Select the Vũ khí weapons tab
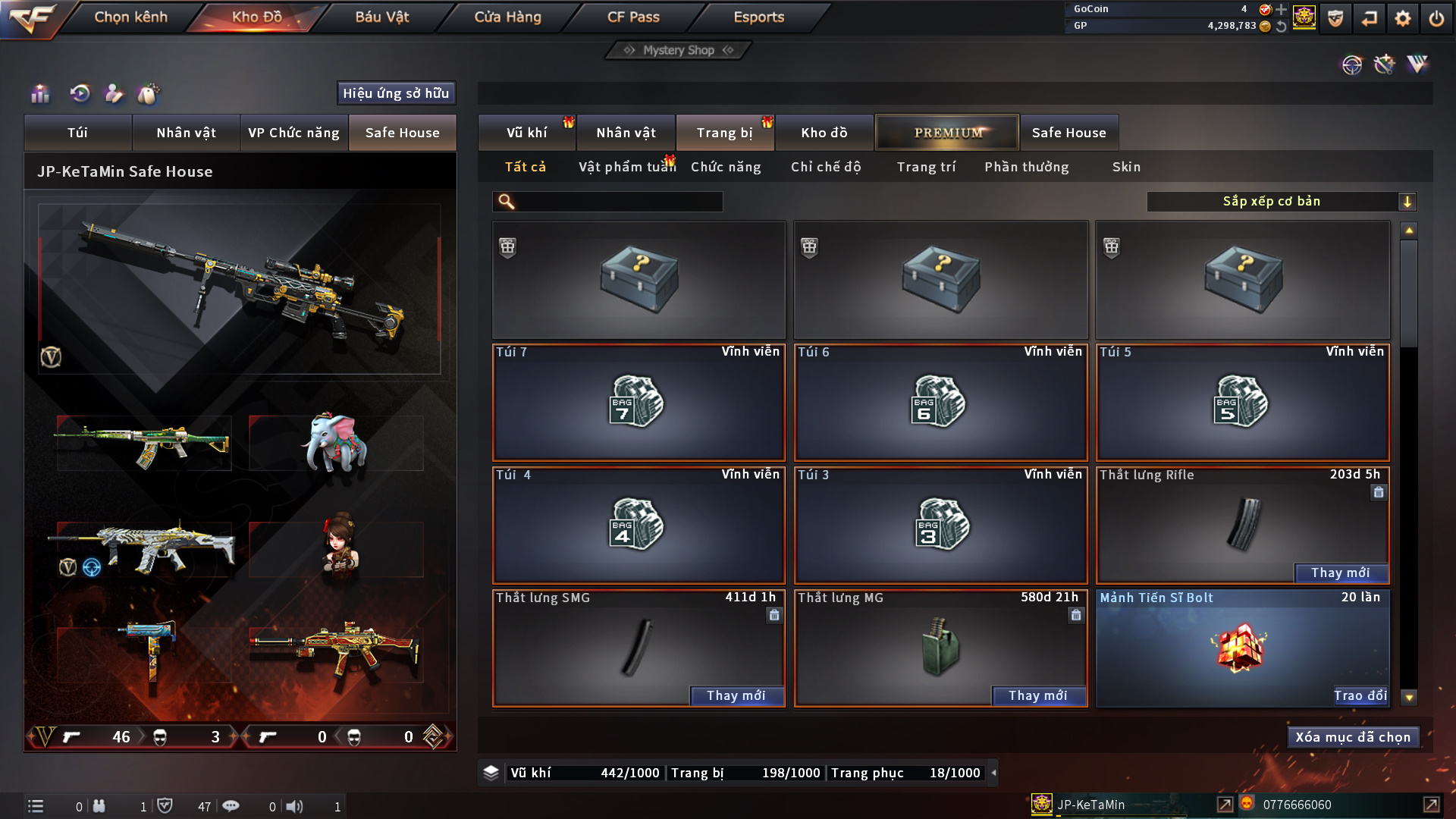Viewport: 1456px width, 819px height. (x=526, y=133)
